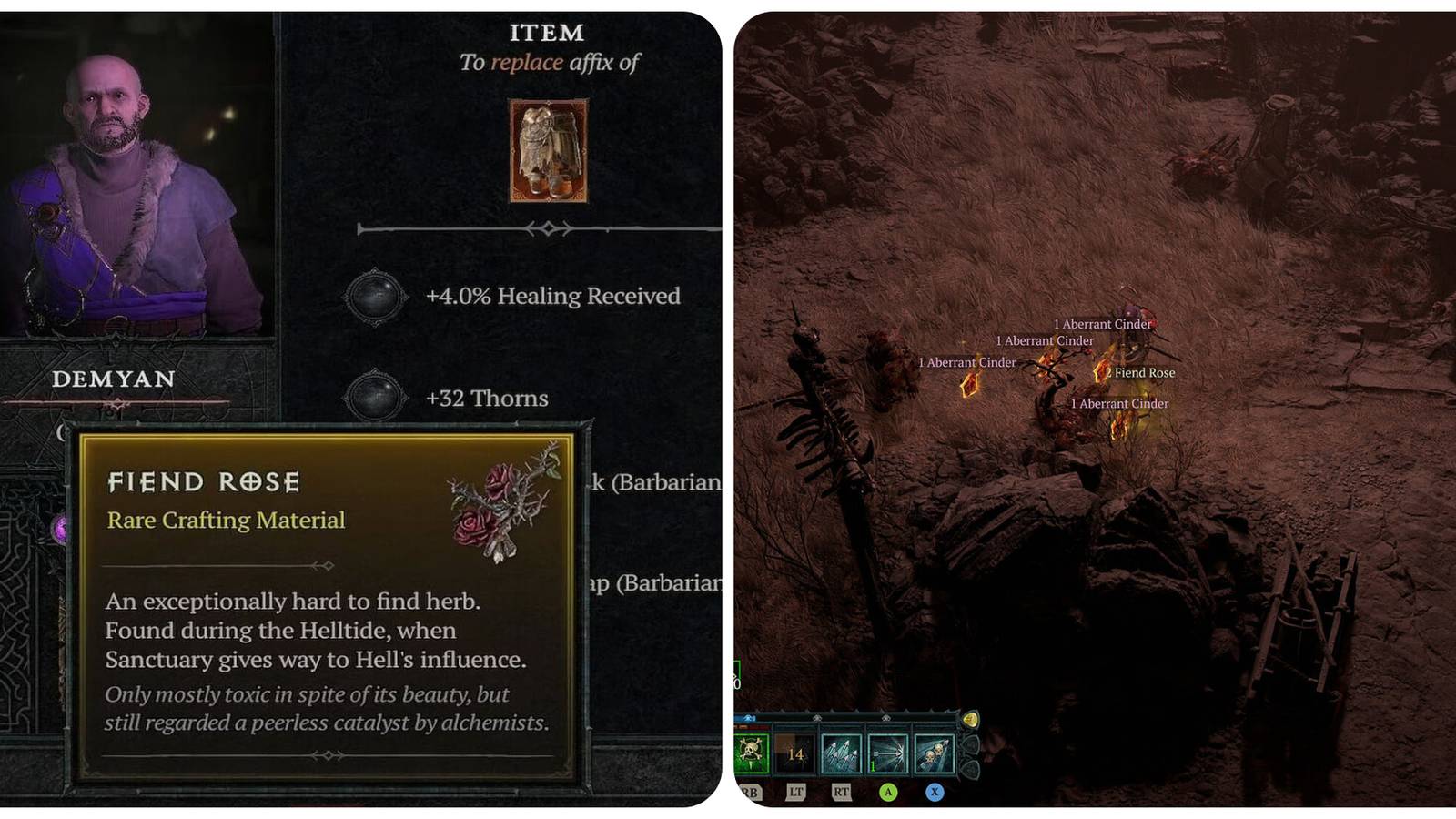
Task: Activate the multishot arrows skill on the action bar
Action: [x=839, y=754]
